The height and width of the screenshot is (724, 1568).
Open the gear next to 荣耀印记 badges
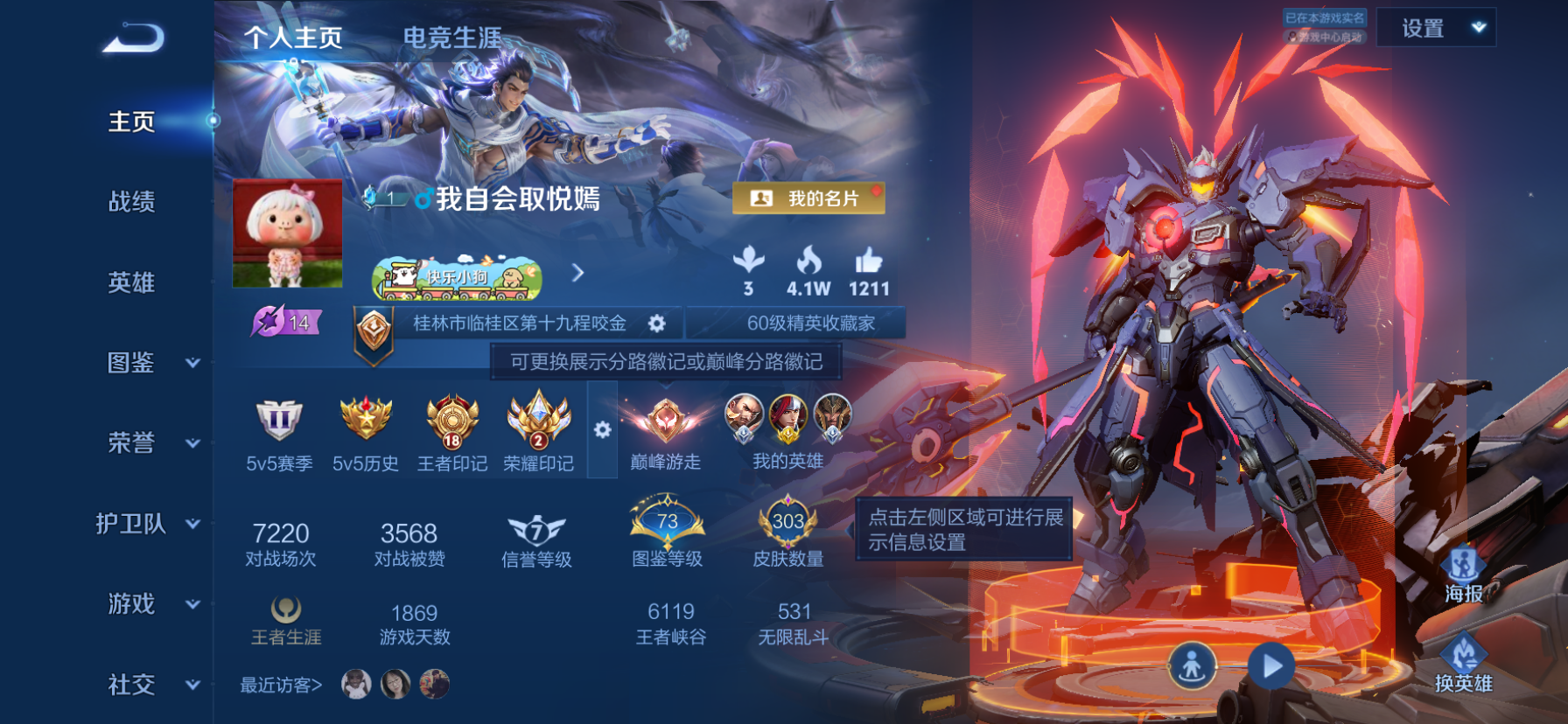pyautogui.click(x=602, y=428)
